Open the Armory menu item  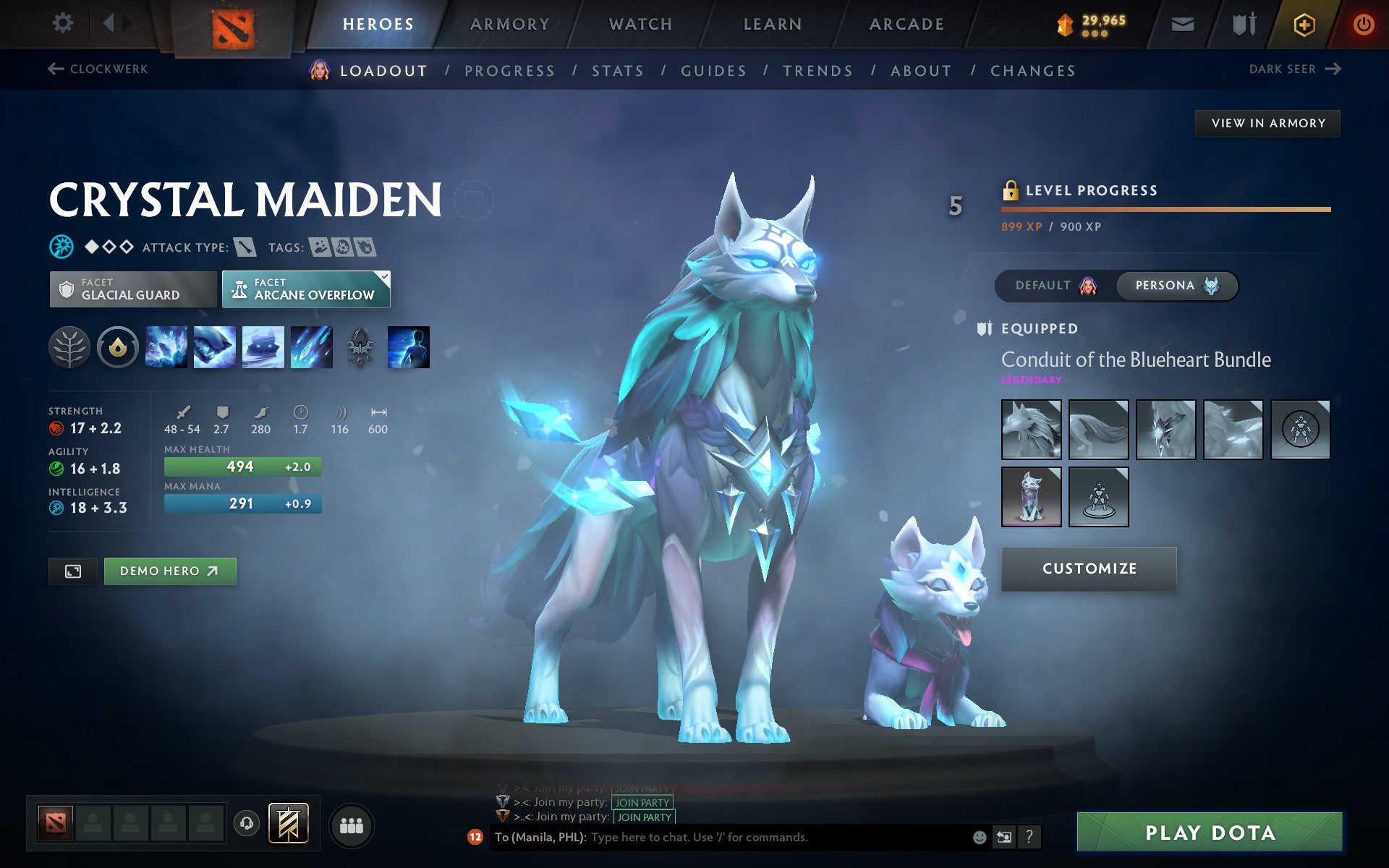pyautogui.click(x=509, y=23)
